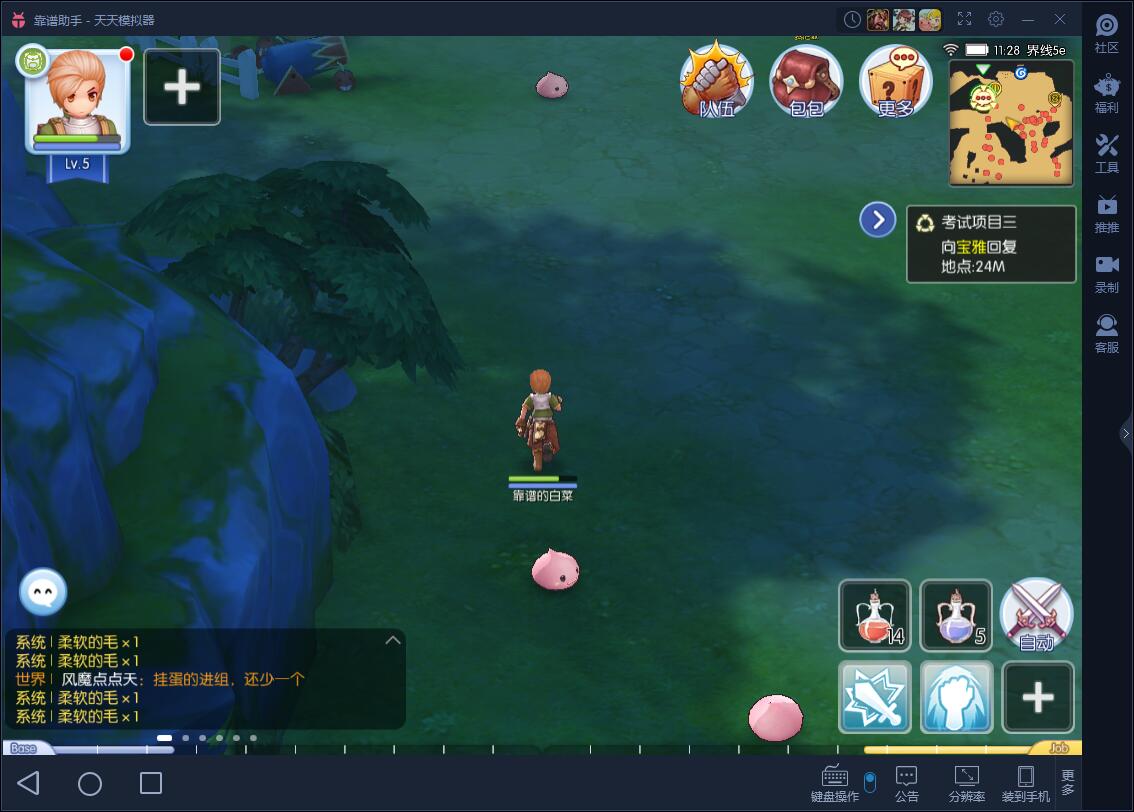
Task: Open the chat smiley bubble
Action: point(43,593)
